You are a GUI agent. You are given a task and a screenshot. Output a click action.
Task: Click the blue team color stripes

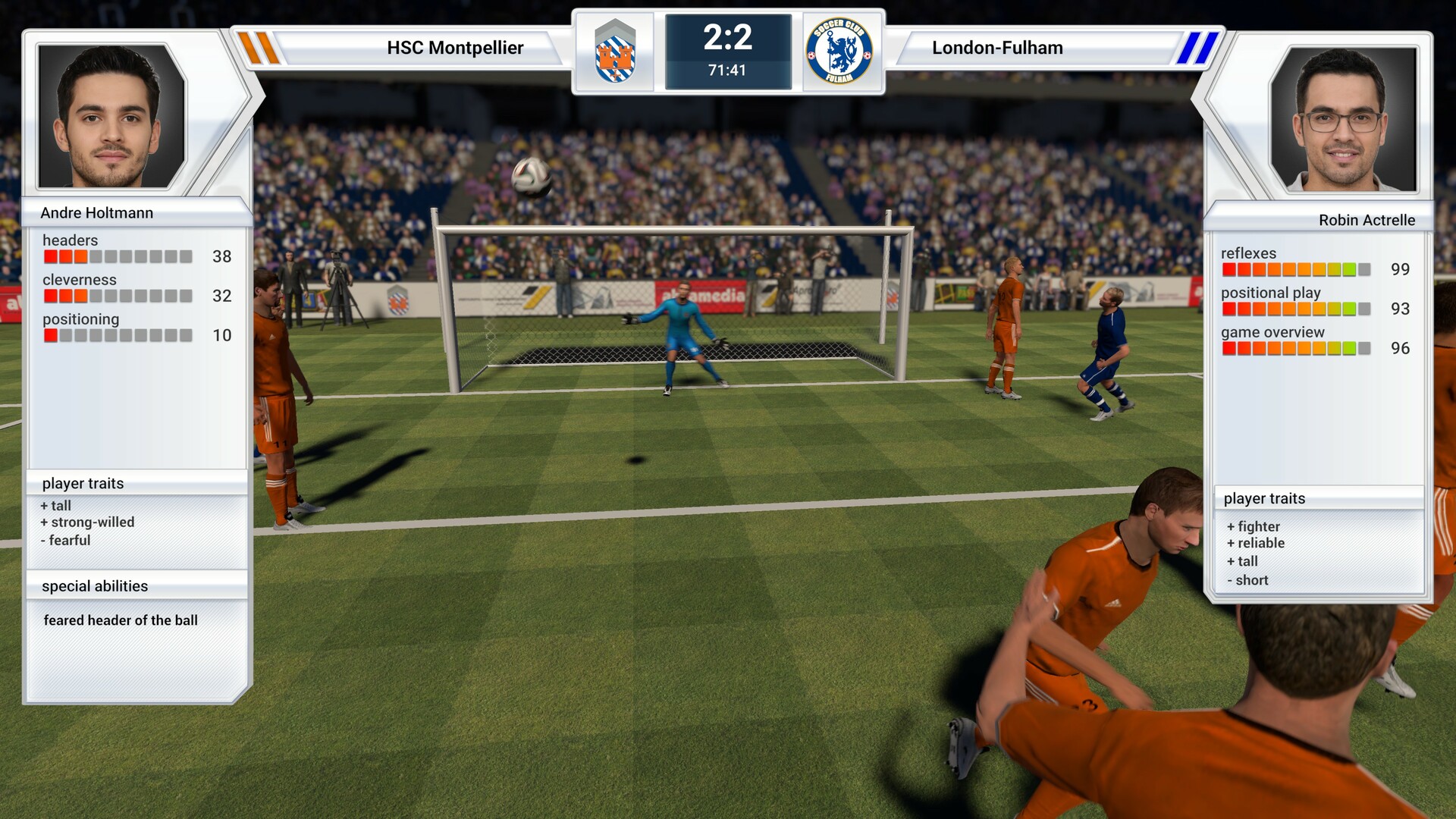[1199, 48]
